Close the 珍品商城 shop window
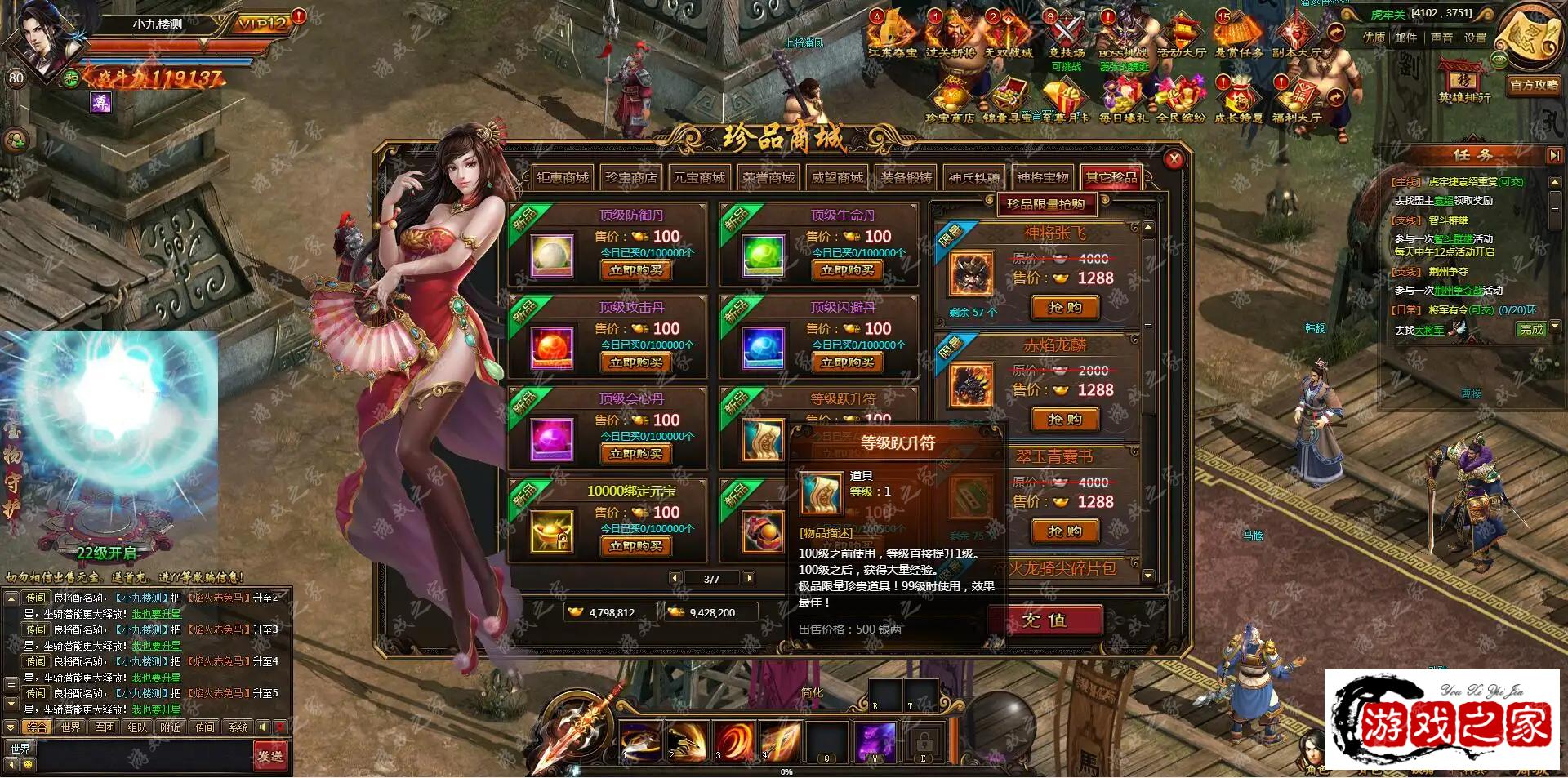This screenshot has height=778, width=1568. (1174, 160)
